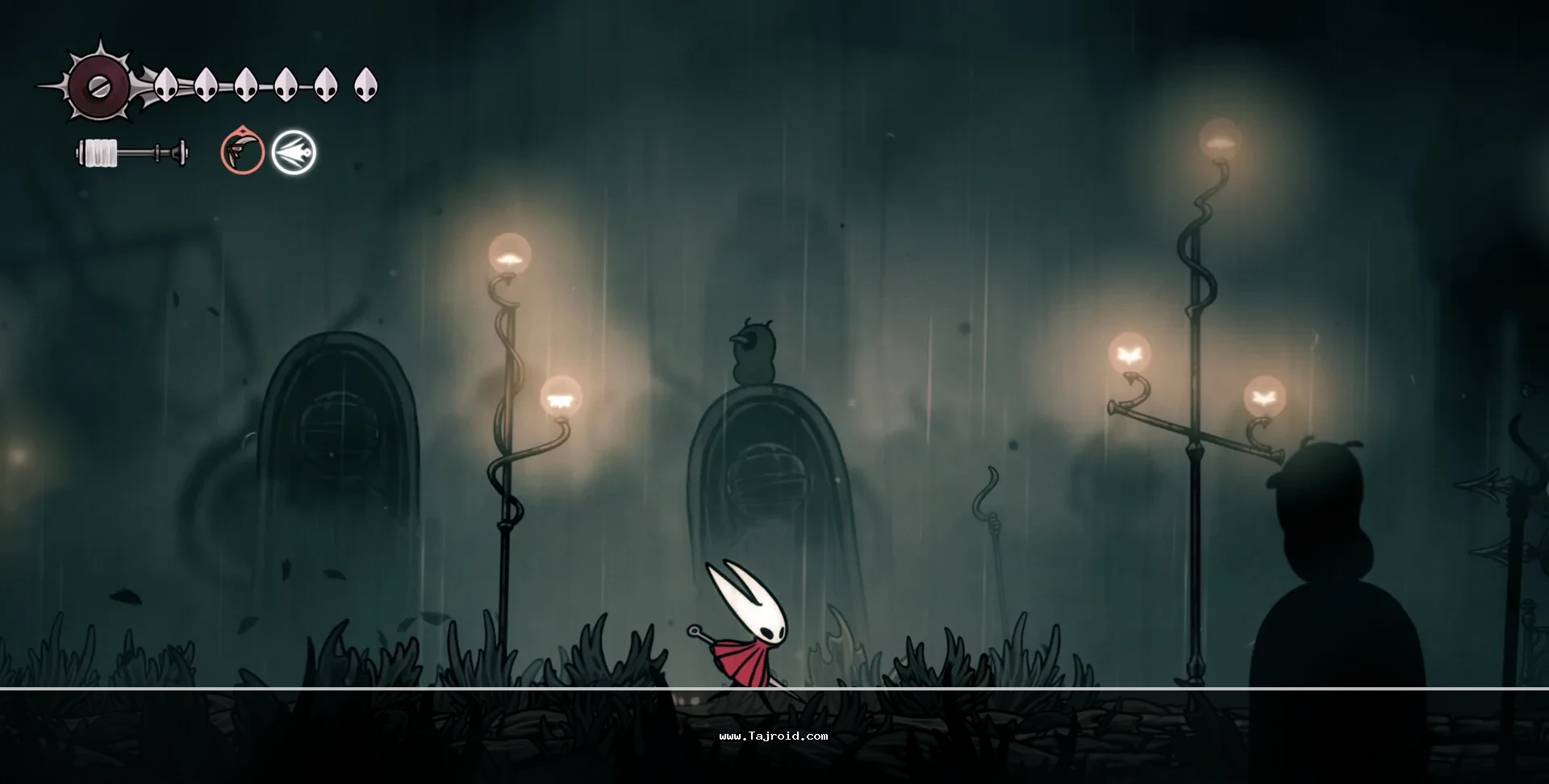This screenshot has width=1549, height=784.
Task: Select the curved blade tool icon
Action: (242, 152)
